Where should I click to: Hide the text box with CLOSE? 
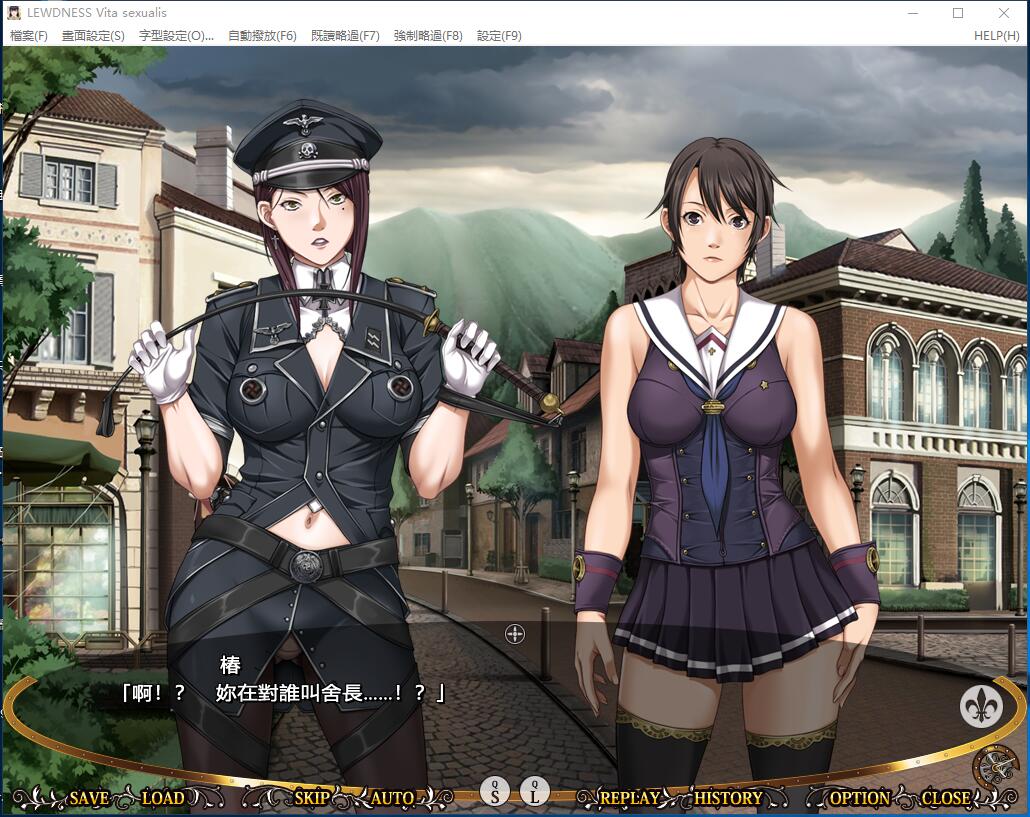(x=945, y=798)
